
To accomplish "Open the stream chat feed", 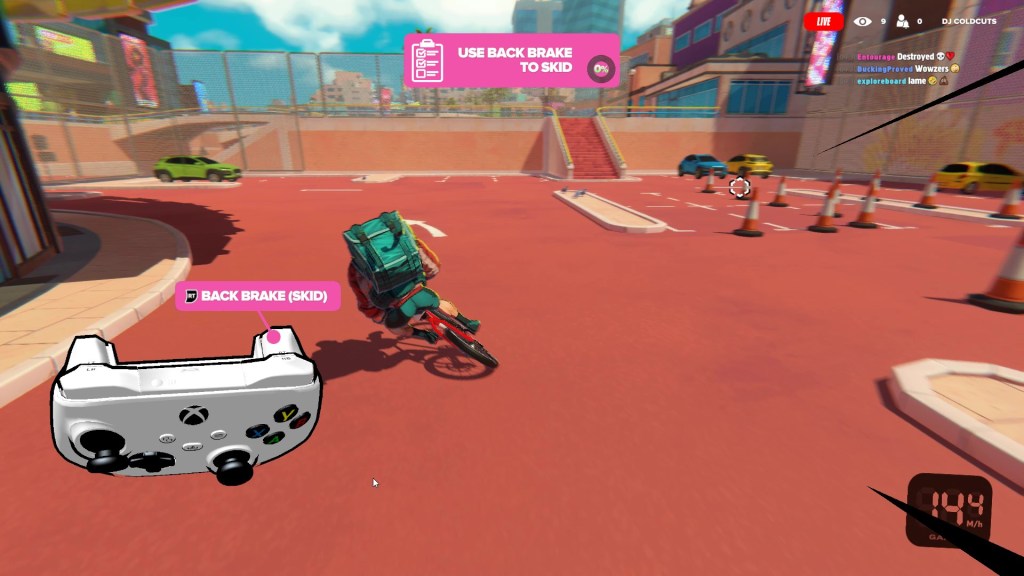I will pyautogui.click(x=907, y=68).
